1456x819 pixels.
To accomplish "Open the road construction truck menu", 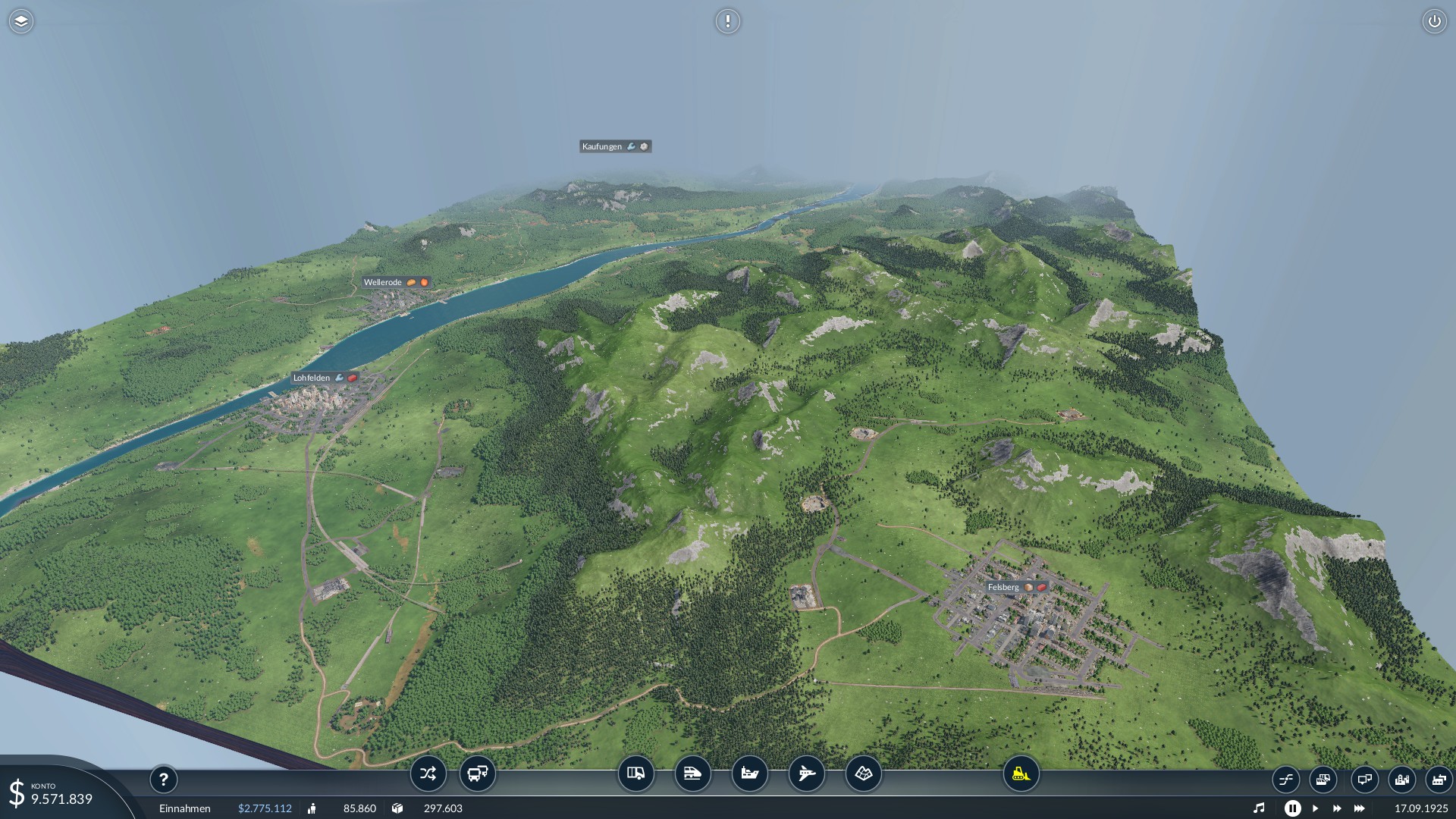I will [x=635, y=774].
